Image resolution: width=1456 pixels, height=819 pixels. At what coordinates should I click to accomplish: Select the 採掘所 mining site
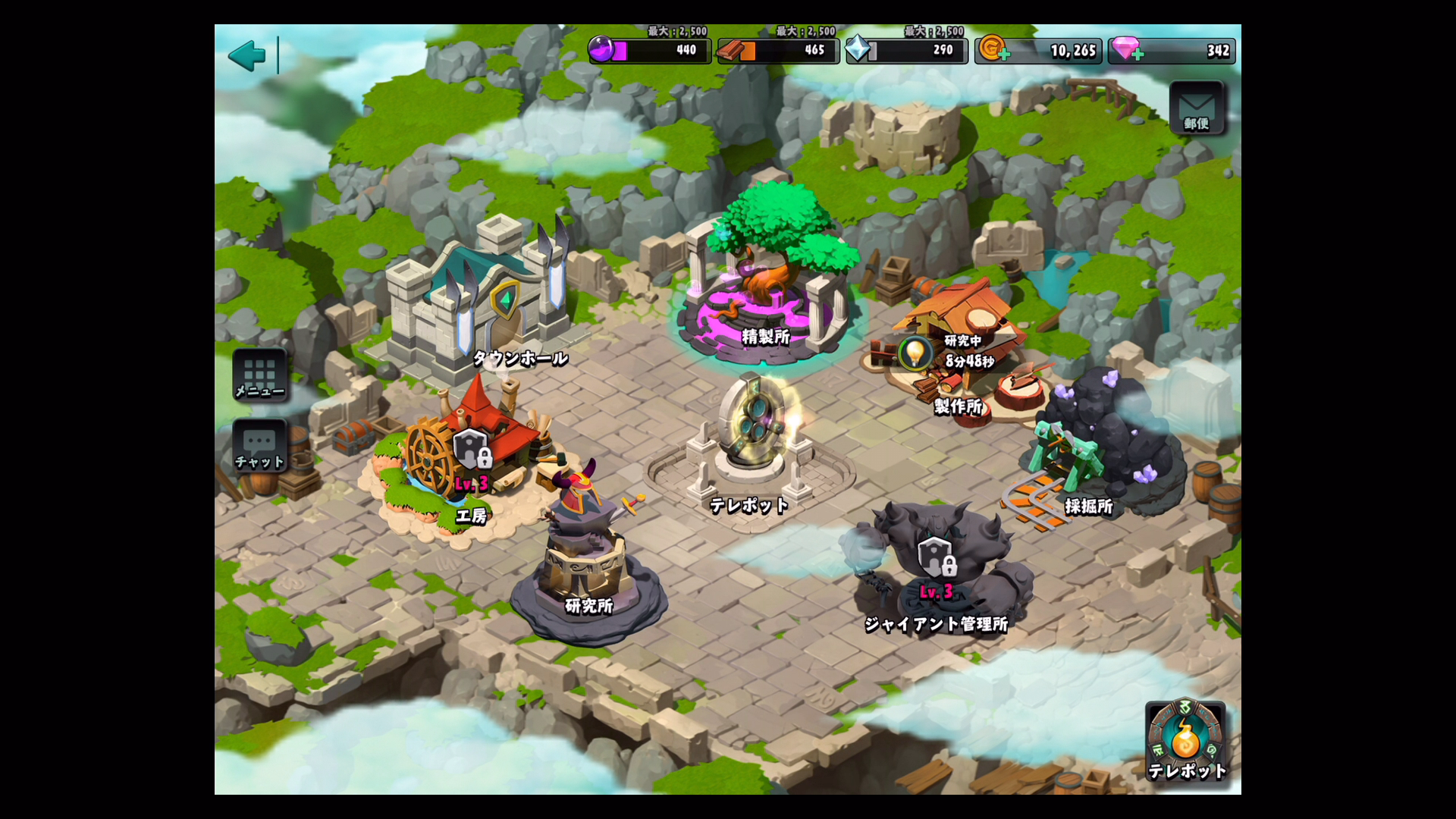point(1100,447)
